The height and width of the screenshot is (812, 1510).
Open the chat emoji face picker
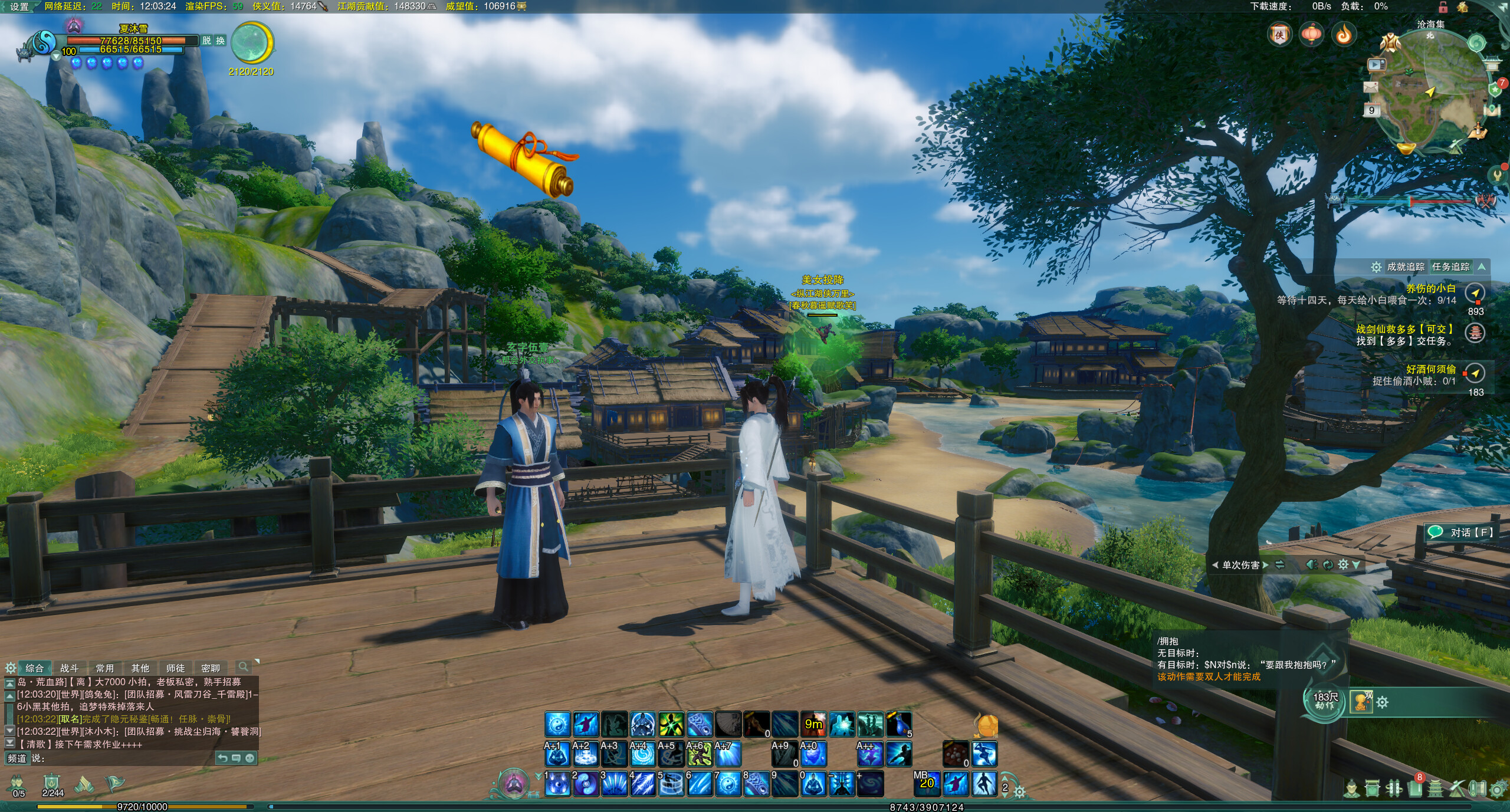click(250, 758)
